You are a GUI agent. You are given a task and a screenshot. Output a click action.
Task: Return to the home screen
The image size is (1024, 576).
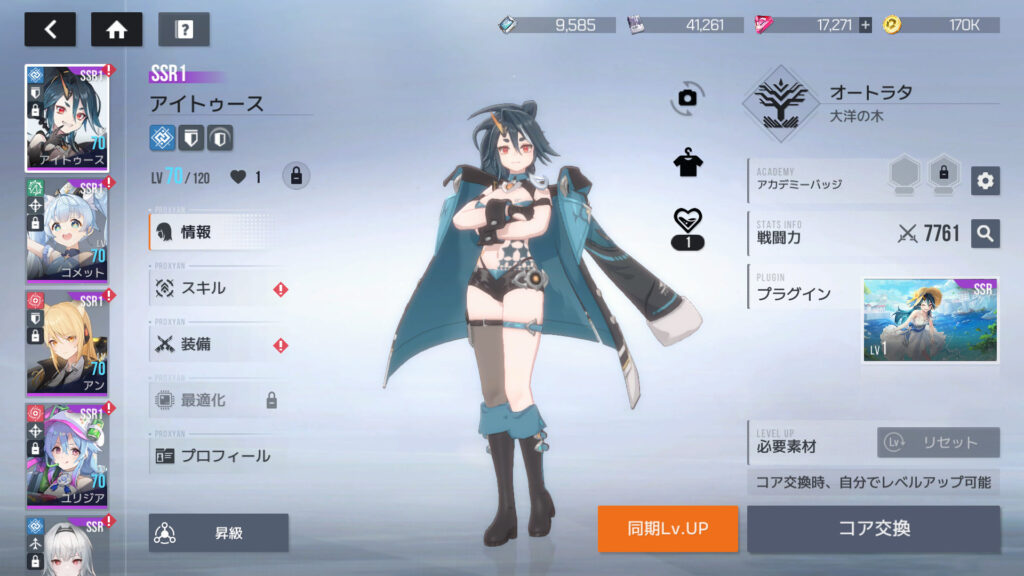coord(116,29)
